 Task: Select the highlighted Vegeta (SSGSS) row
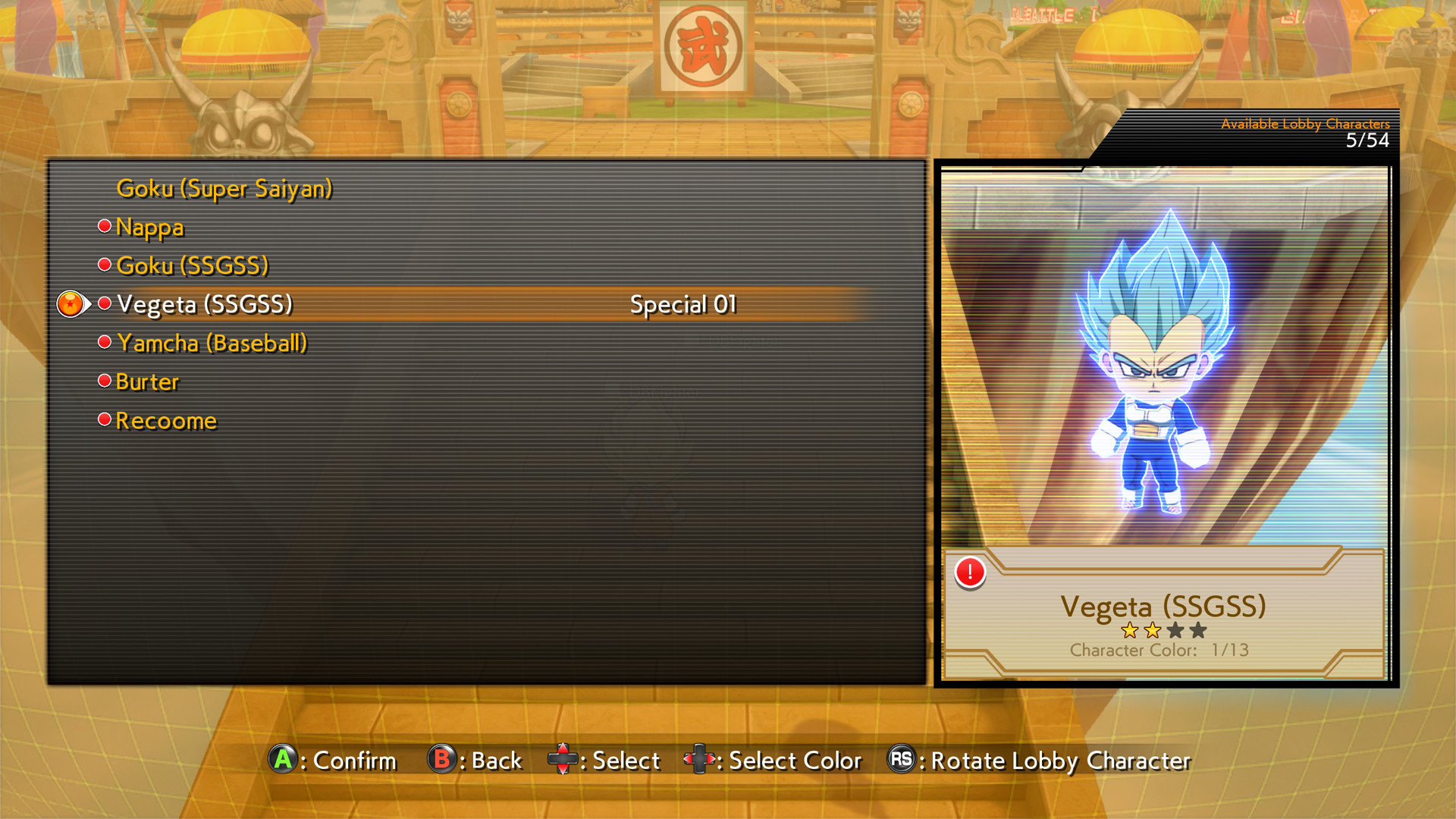coord(202,303)
